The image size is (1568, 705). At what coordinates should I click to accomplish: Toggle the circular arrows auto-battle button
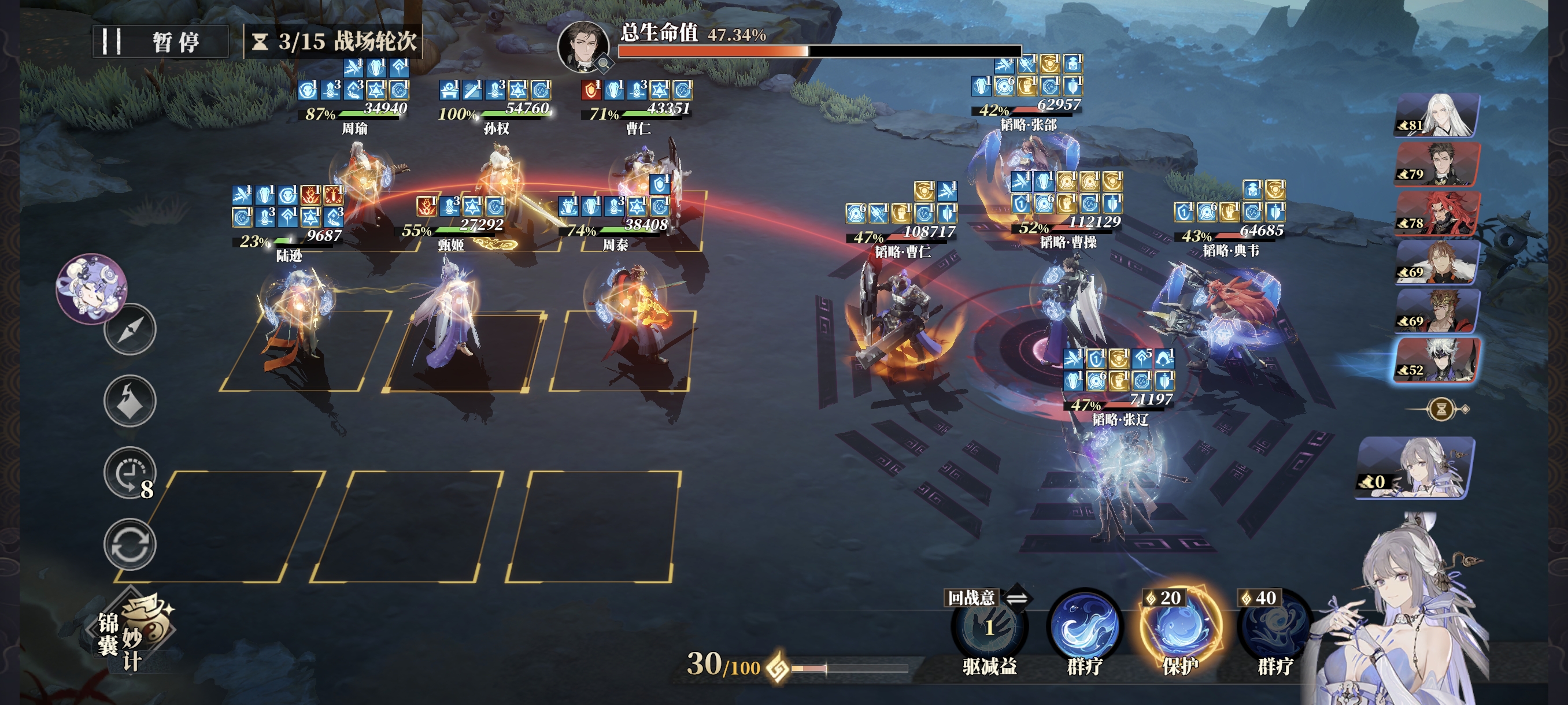[130, 544]
